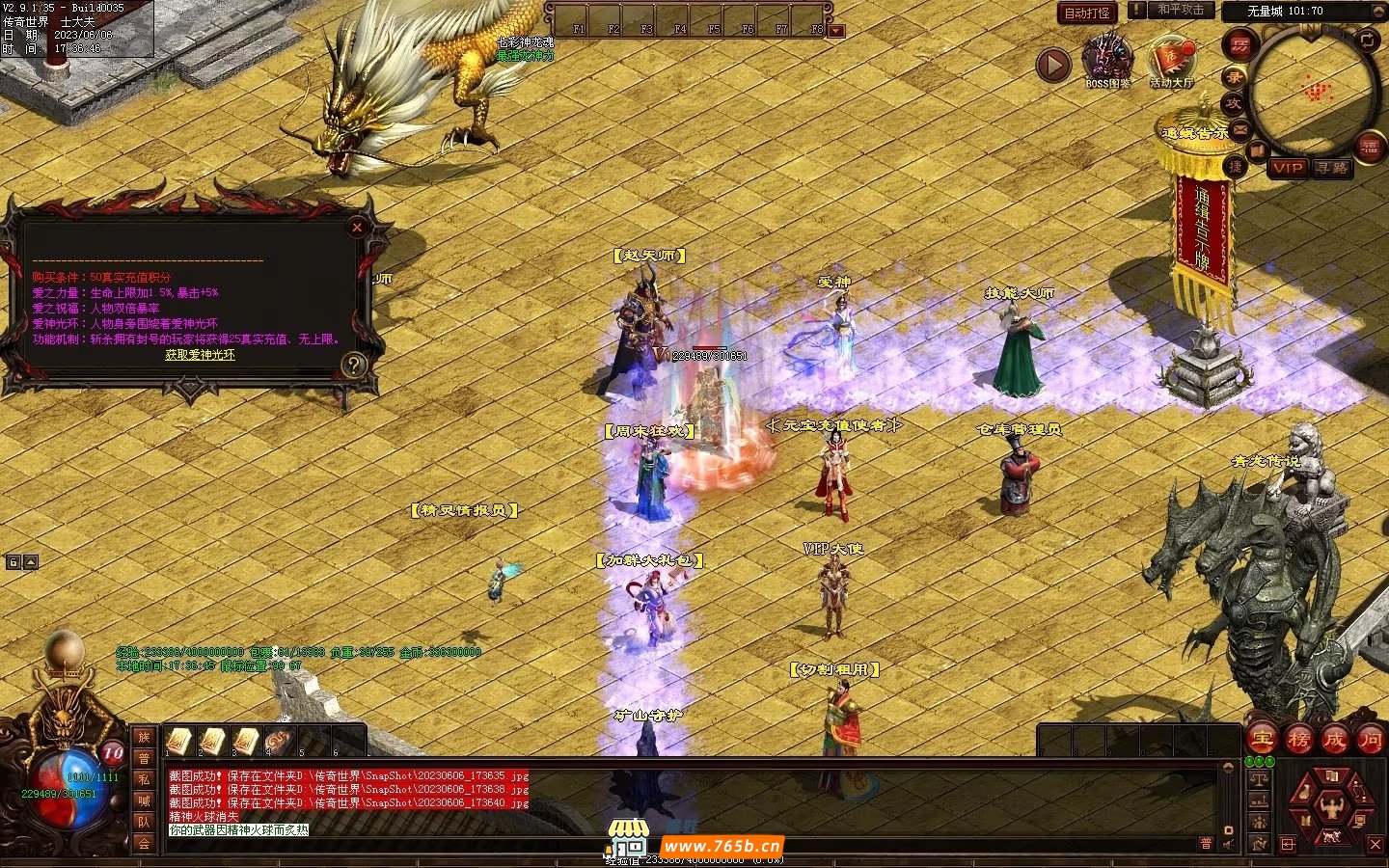This screenshot has width=1389, height=868.
Task: Use the red rune in hotbar slot 4
Action: 280,741
